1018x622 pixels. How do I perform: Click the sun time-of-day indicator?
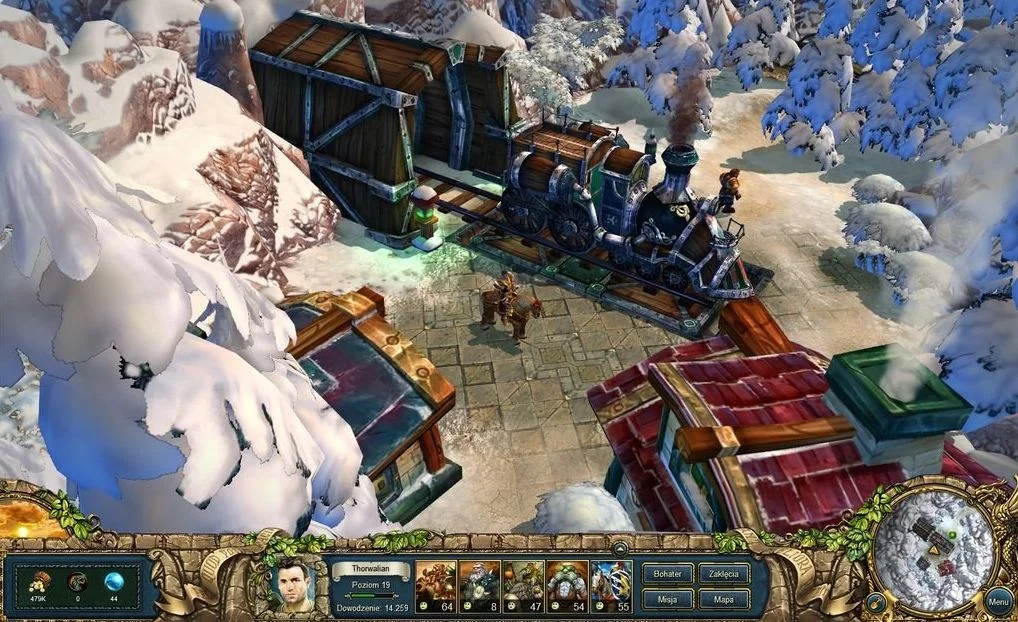(22, 517)
